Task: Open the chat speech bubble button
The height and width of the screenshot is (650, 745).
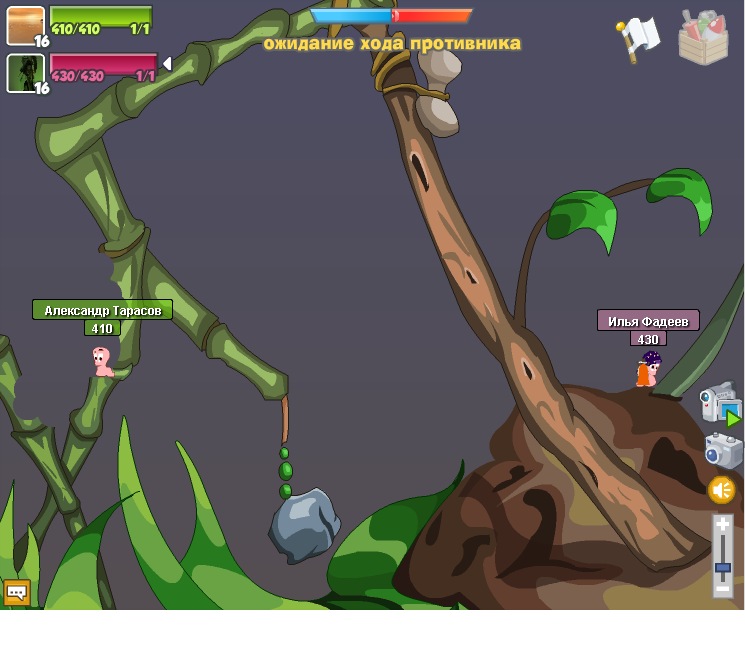Action: pyautogui.click(x=16, y=592)
